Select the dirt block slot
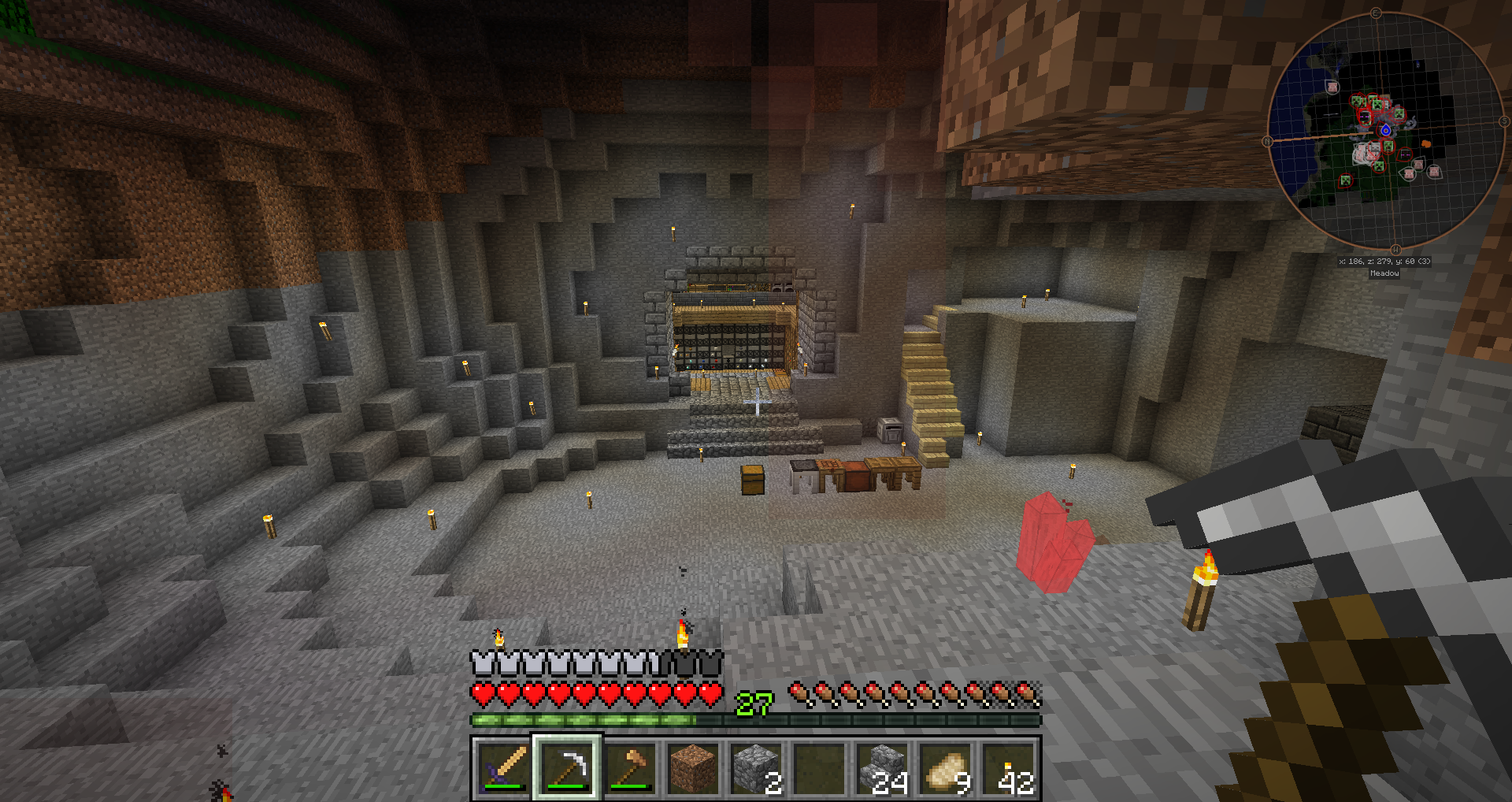Image resolution: width=1512 pixels, height=802 pixels. tap(693, 768)
